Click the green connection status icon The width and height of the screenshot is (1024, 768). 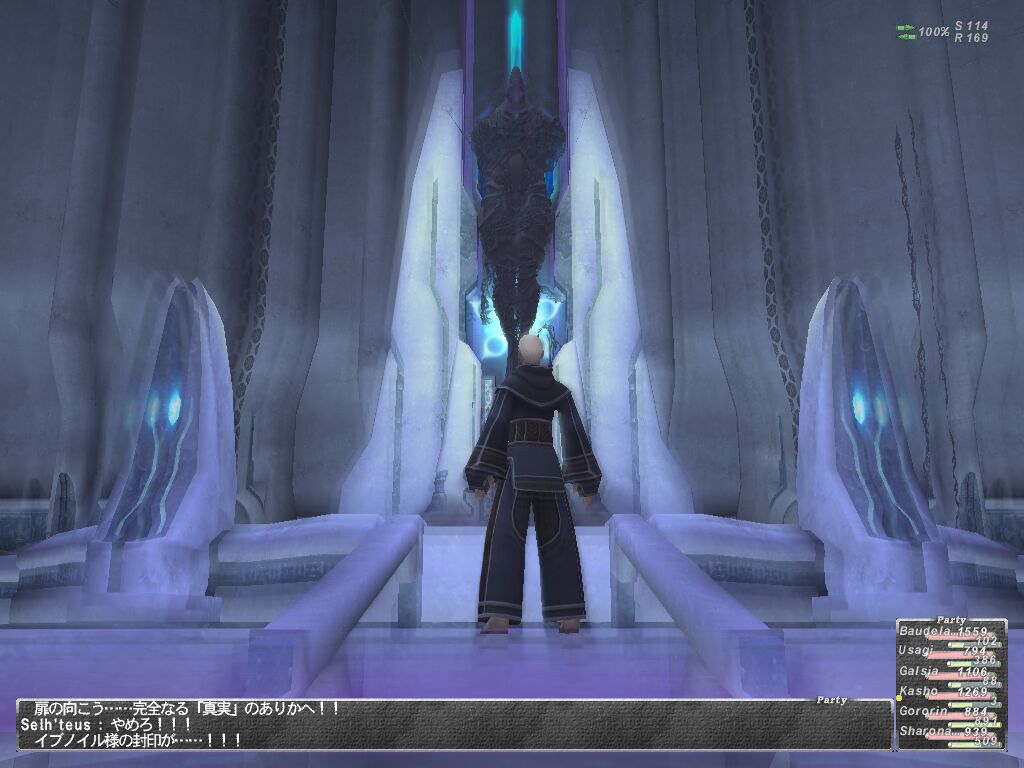906,32
